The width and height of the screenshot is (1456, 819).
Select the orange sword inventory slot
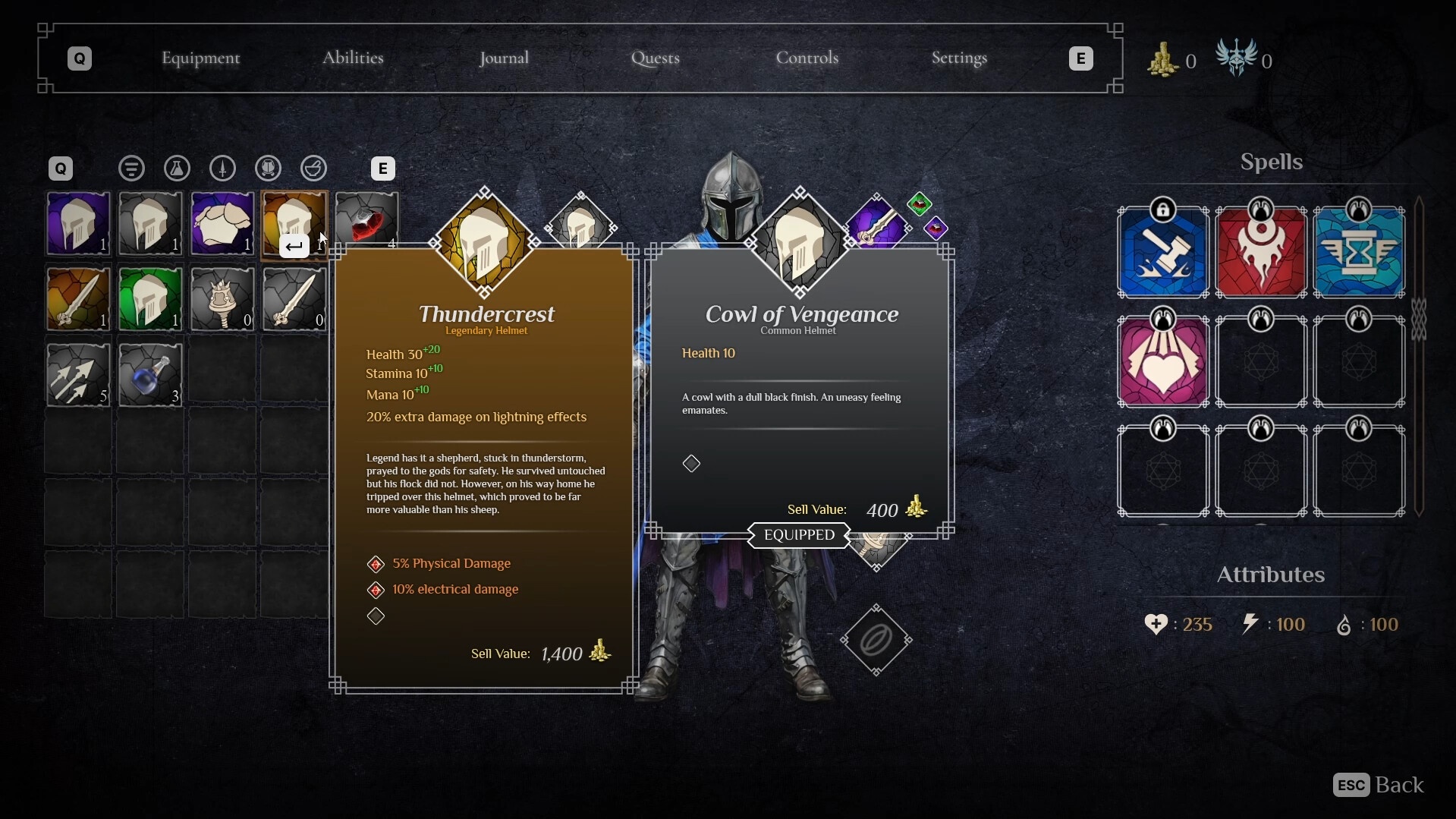[78, 299]
